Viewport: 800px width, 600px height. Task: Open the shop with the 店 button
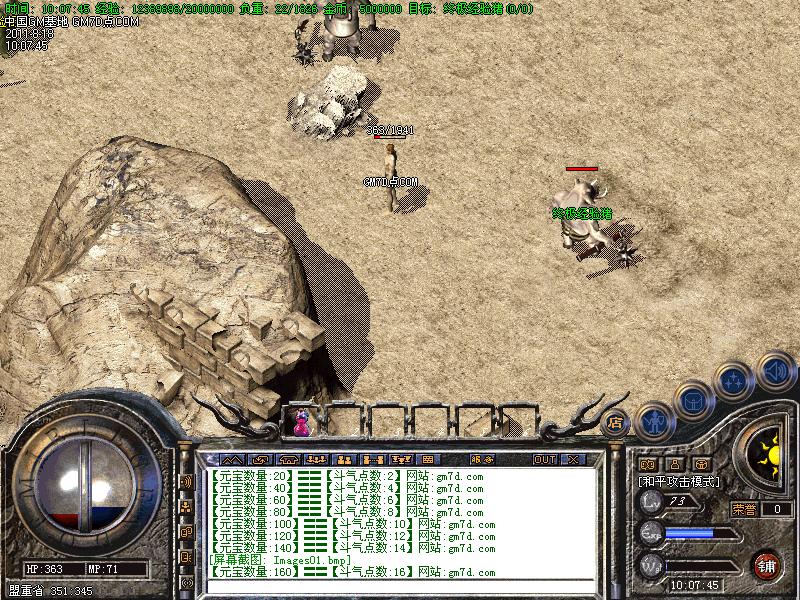click(x=616, y=422)
